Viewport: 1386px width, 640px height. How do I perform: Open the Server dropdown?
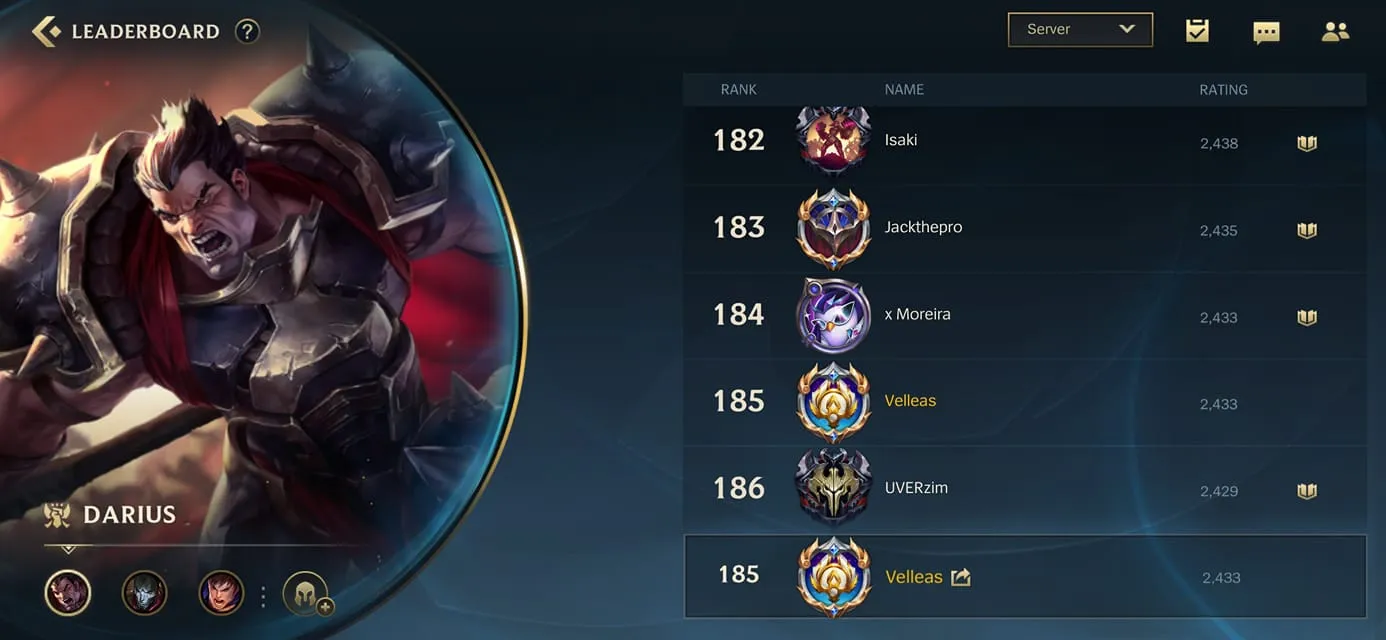click(x=1080, y=30)
